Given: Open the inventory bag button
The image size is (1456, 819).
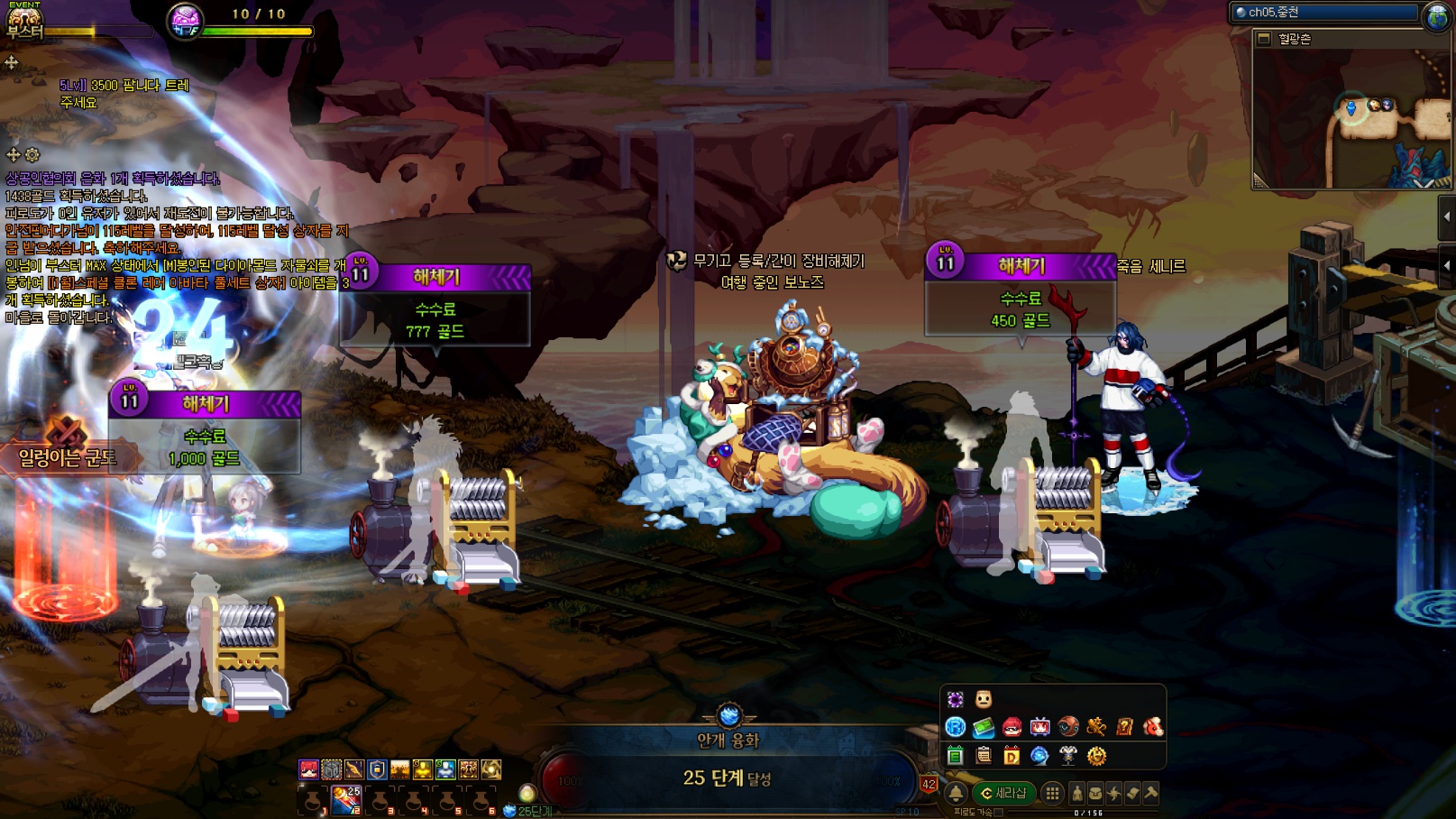Looking at the screenshot, I should click(1095, 793).
